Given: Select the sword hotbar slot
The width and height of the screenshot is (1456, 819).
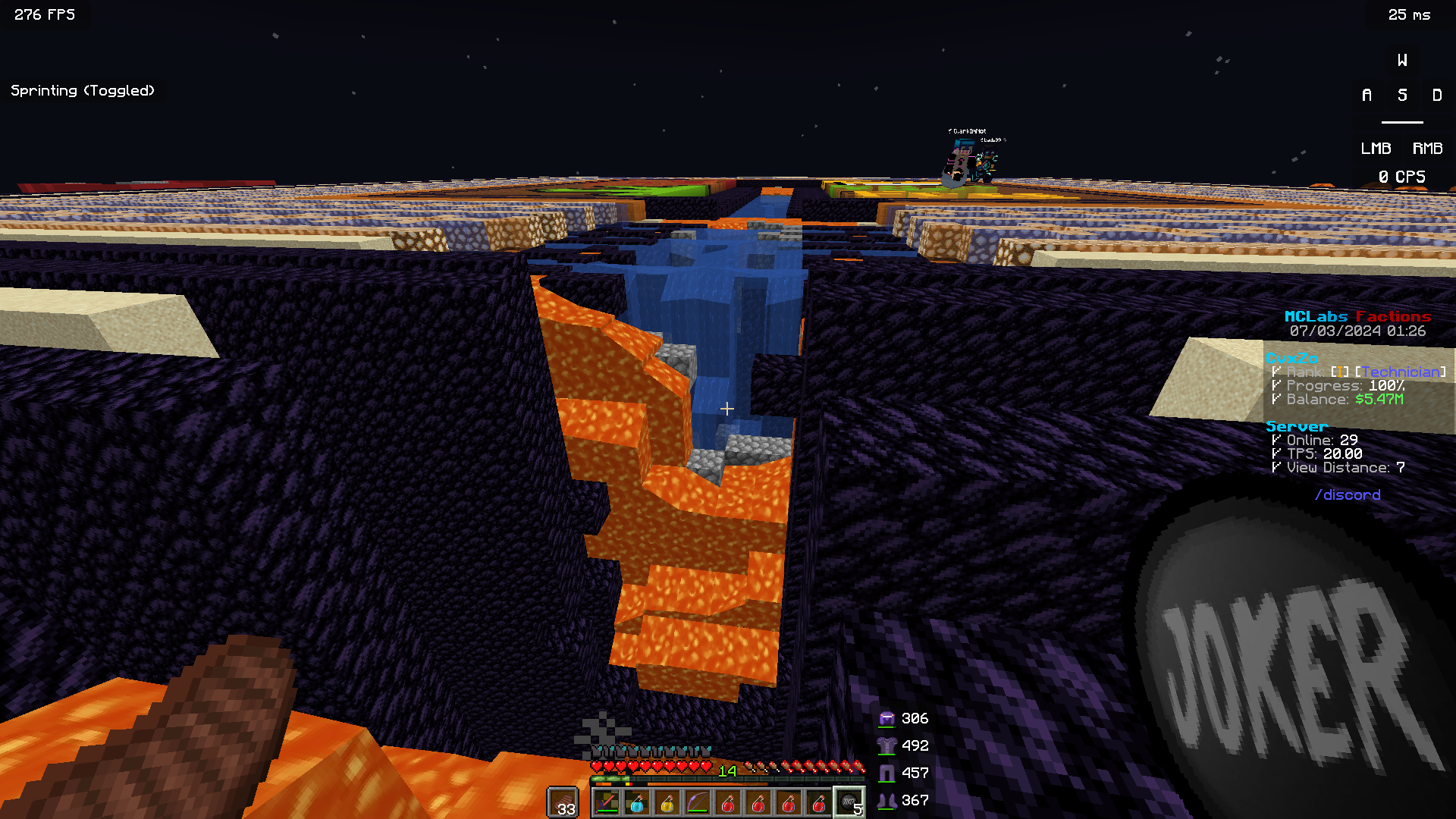Looking at the screenshot, I should pos(607,802).
